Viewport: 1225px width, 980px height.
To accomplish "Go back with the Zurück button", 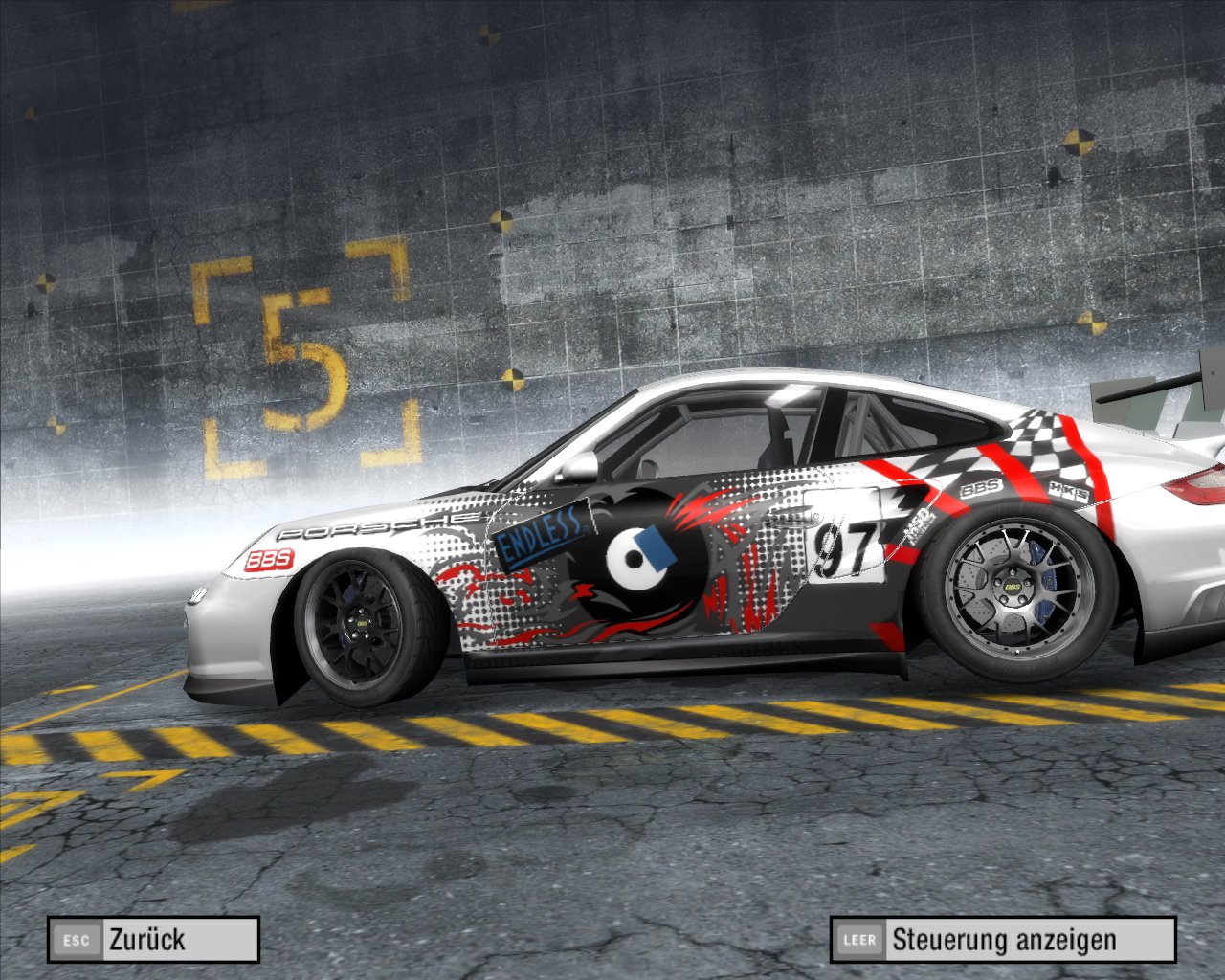I will (x=153, y=939).
